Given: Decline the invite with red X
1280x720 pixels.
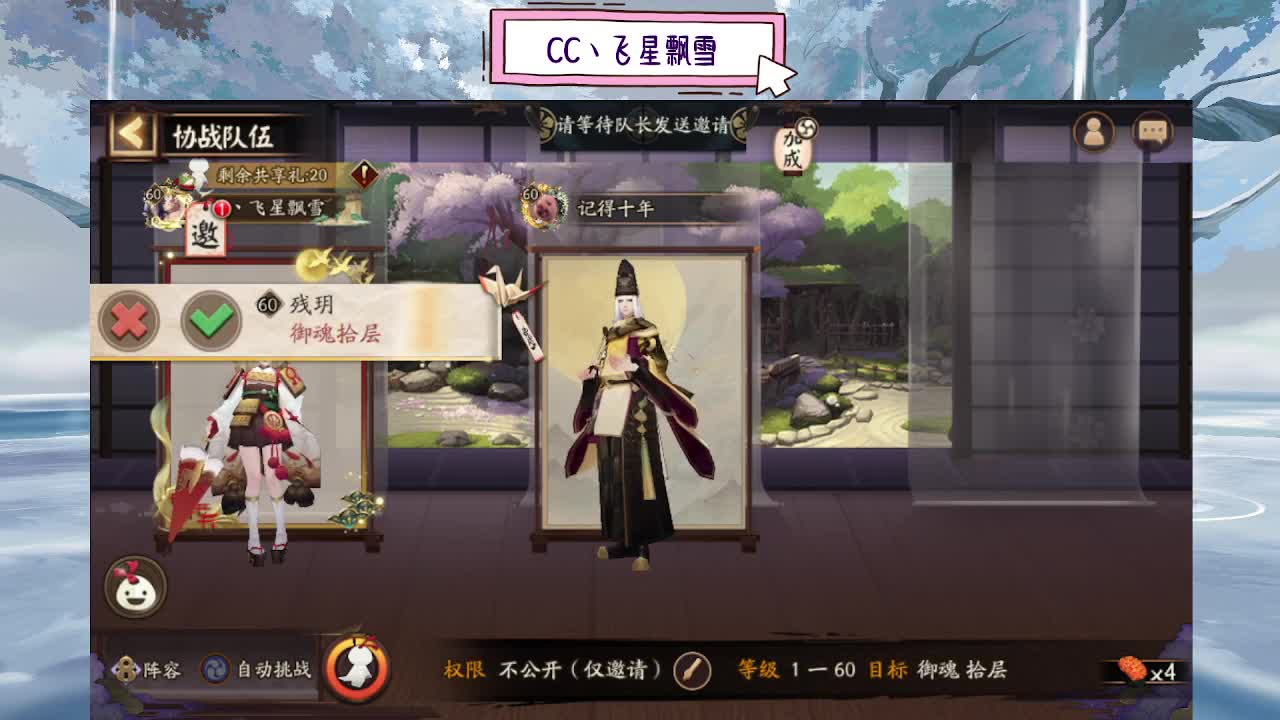Looking at the screenshot, I should click(x=128, y=320).
